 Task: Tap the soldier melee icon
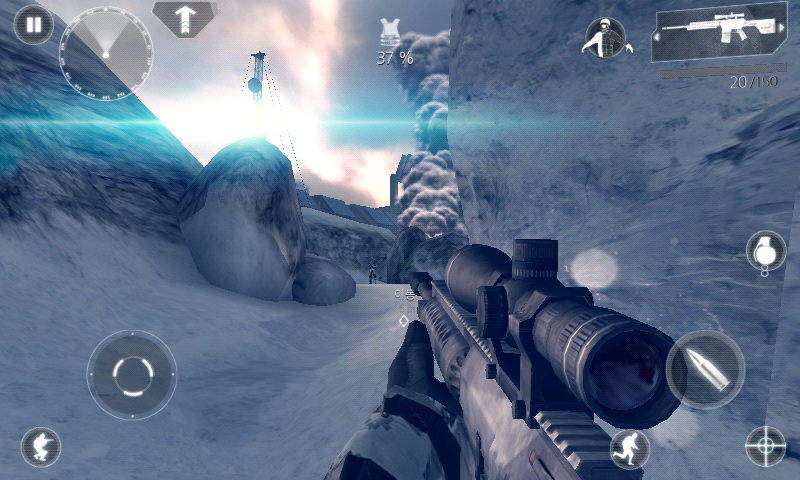click(x=605, y=37)
